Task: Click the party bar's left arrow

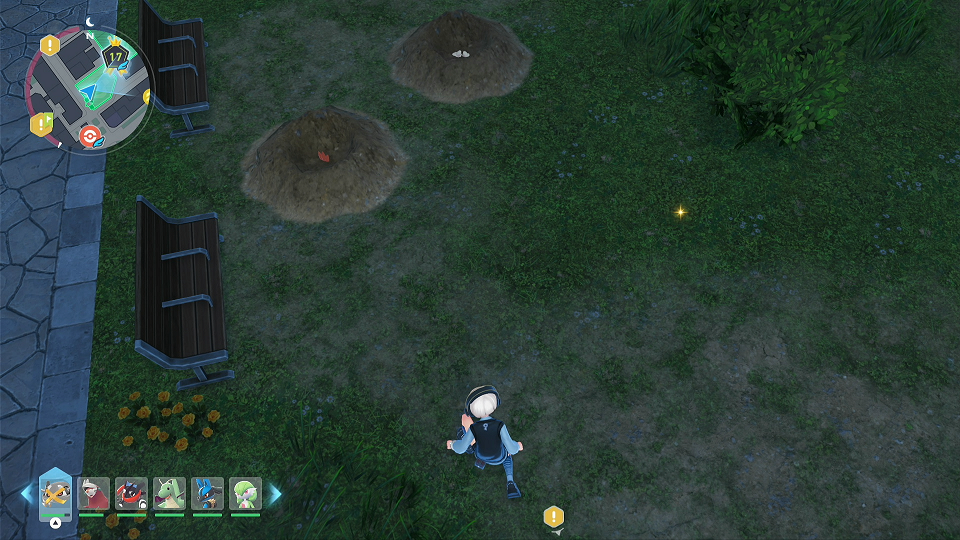Action: click(27, 494)
